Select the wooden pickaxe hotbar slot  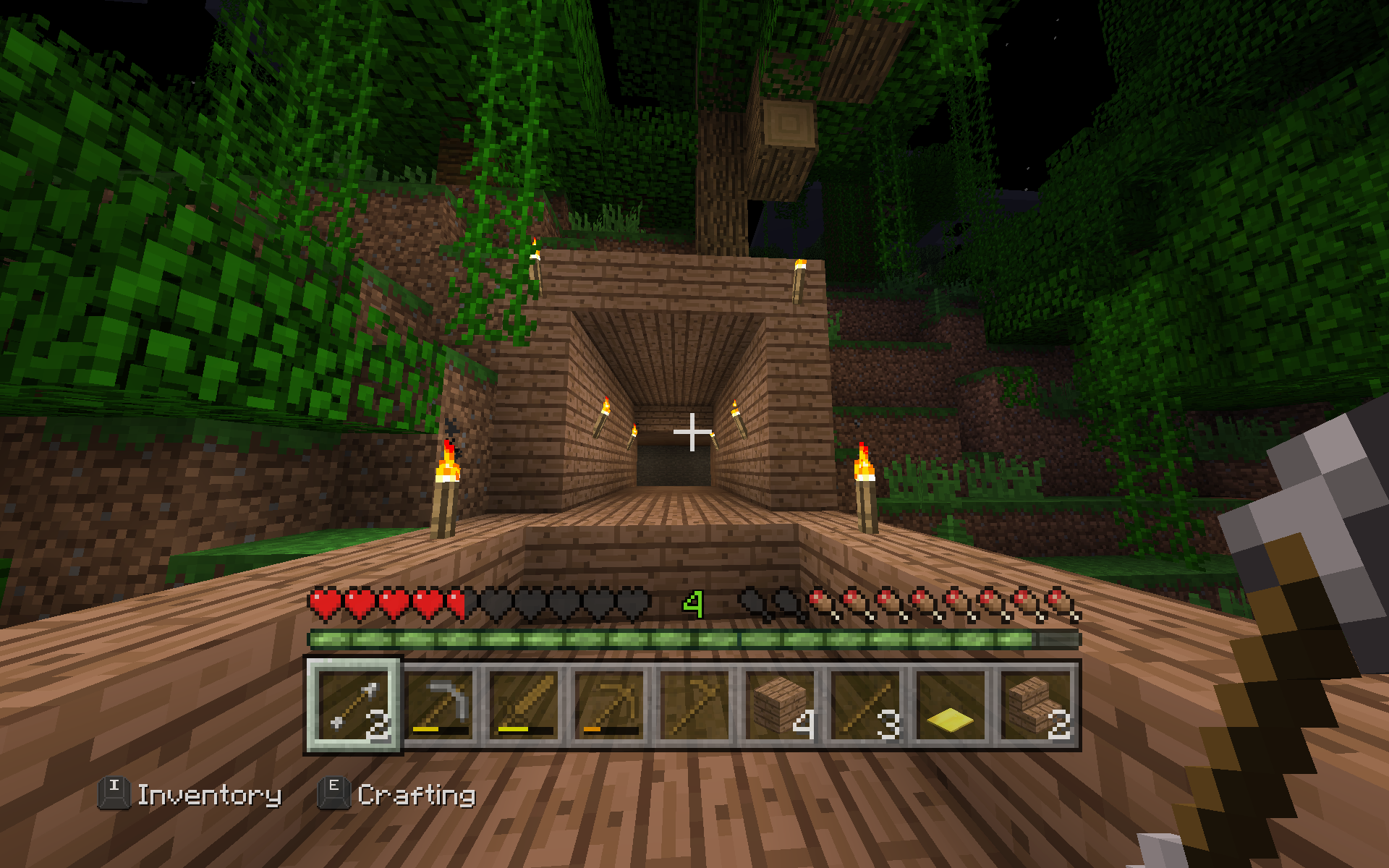pos(610,705)
